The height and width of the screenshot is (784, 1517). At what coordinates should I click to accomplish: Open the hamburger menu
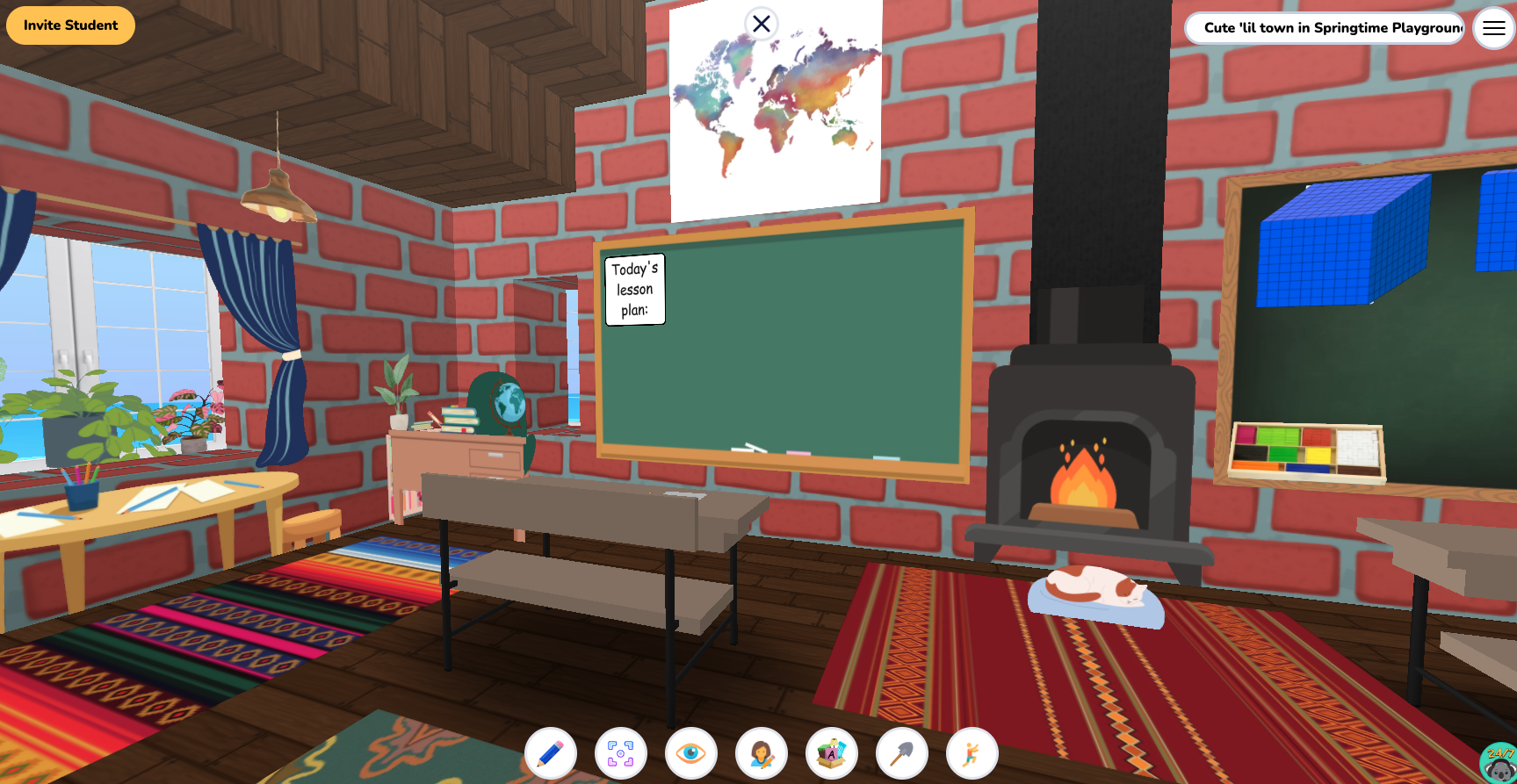[x=1493, y=28]
